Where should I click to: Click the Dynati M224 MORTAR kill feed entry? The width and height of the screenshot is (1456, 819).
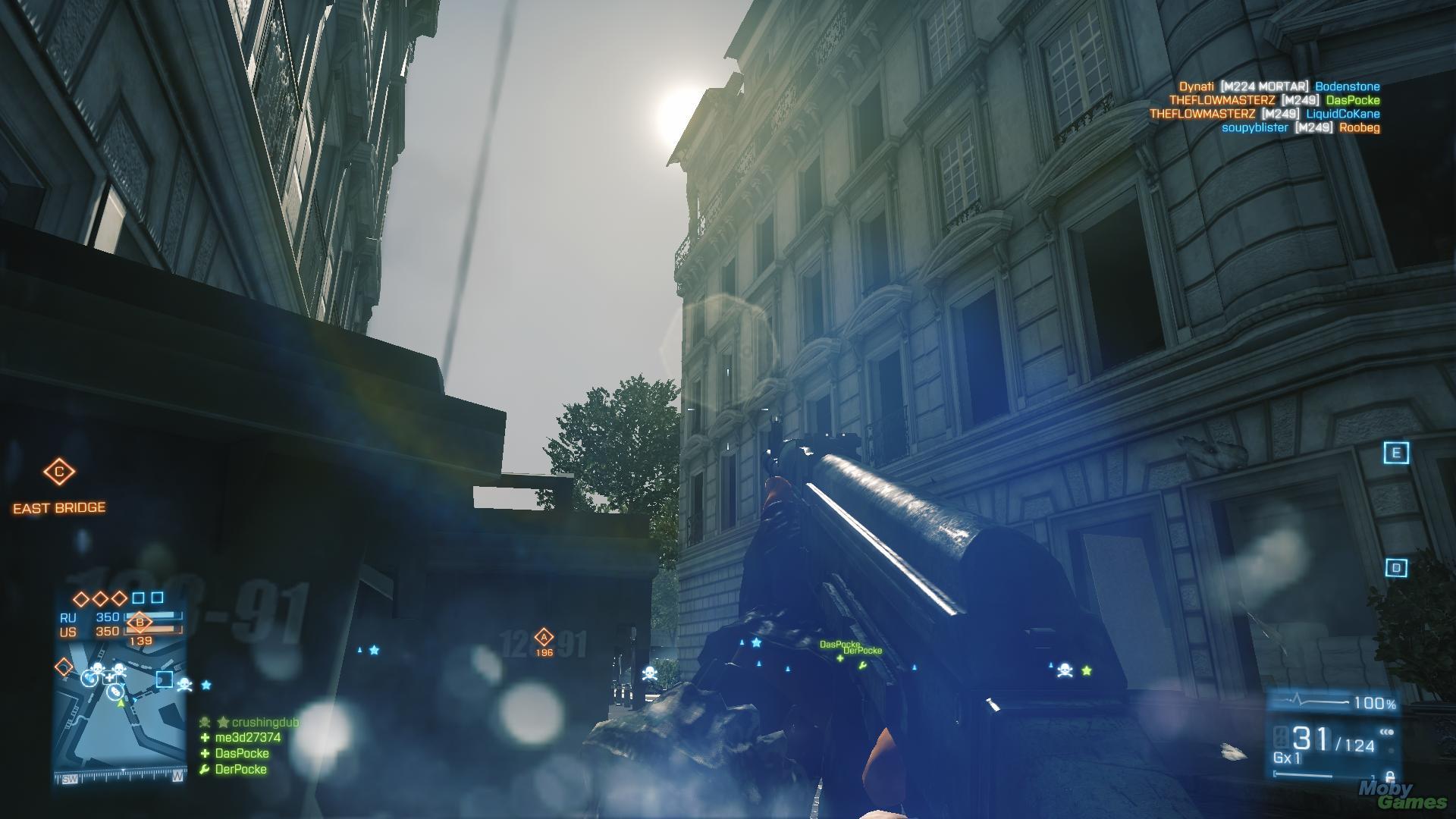[x=1279, y=86]
